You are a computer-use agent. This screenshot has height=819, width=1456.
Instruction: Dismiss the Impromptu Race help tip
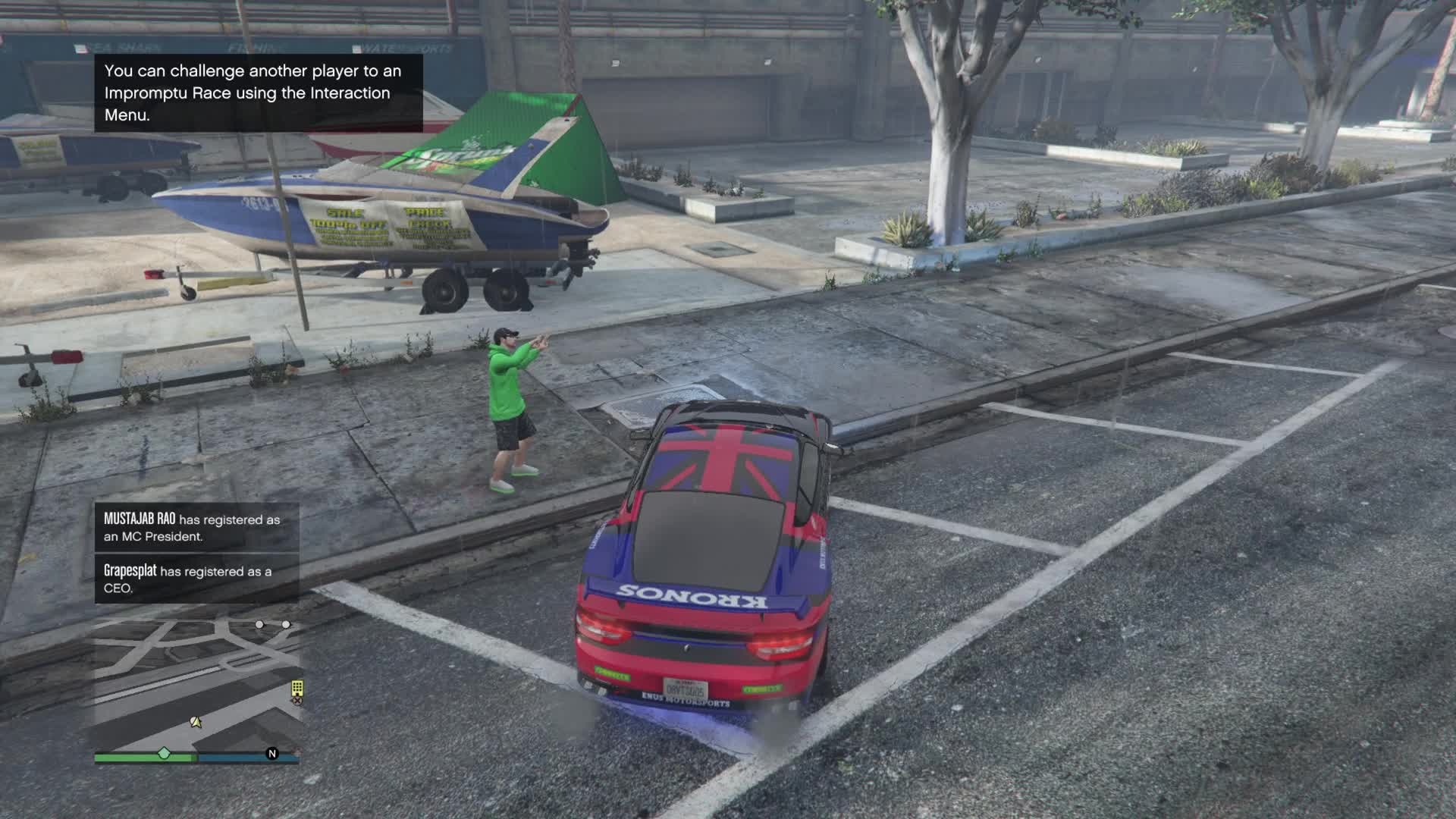pos(258,93)
